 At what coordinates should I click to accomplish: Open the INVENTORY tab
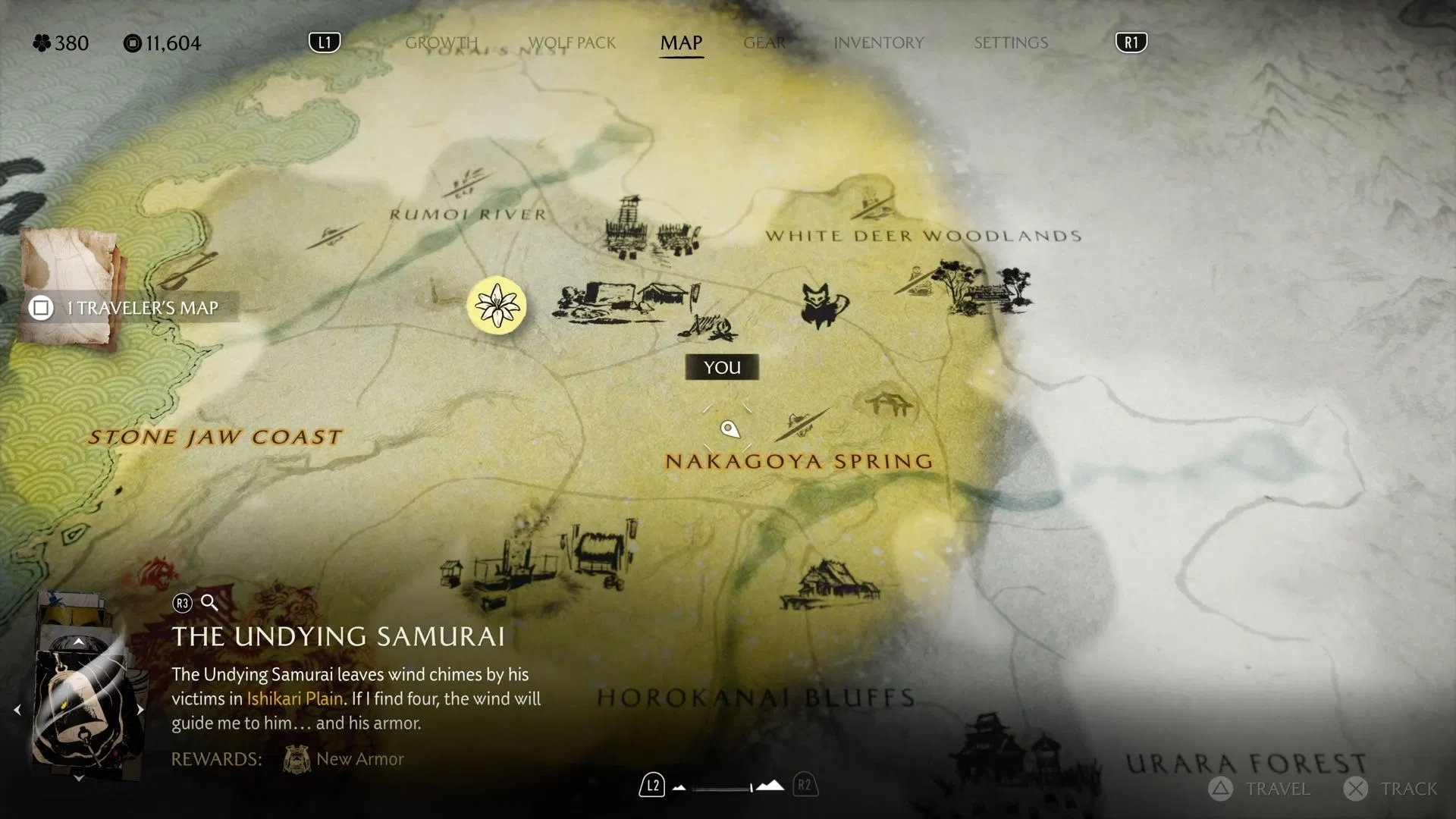[878, 43]
